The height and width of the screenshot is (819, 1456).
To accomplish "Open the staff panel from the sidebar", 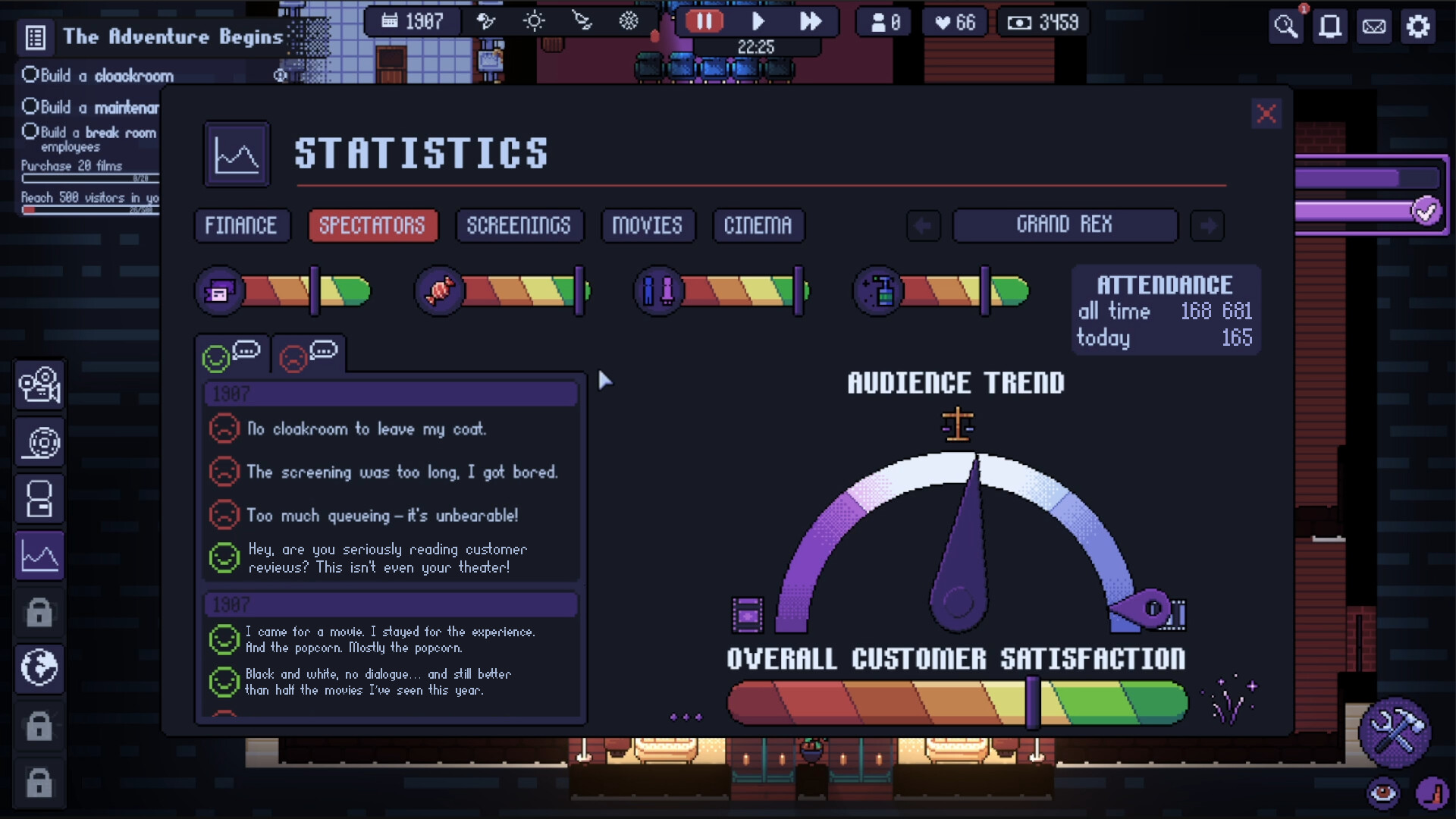I will pyautogui.click(x=39, y=498).
